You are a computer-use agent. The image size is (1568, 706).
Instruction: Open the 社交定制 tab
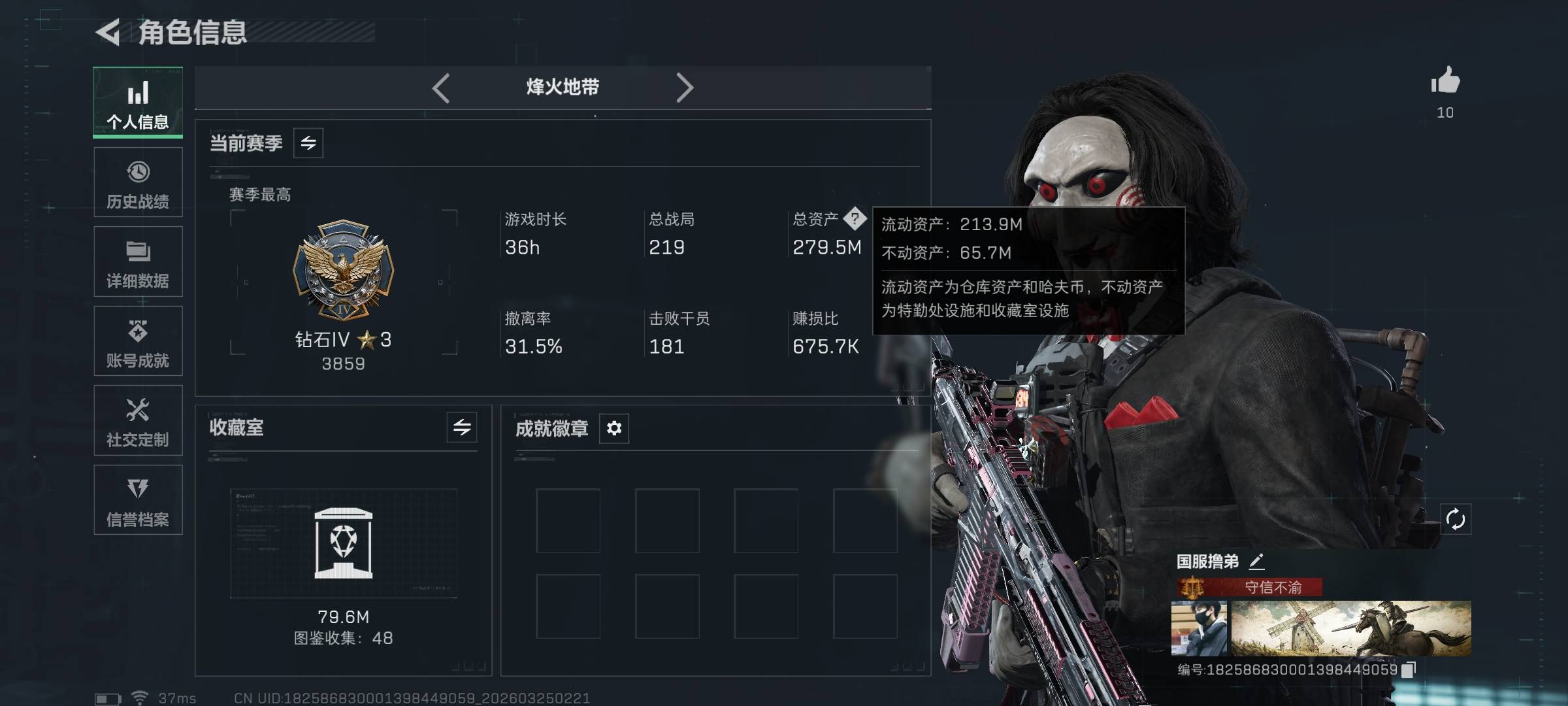(x=138, y=420)
